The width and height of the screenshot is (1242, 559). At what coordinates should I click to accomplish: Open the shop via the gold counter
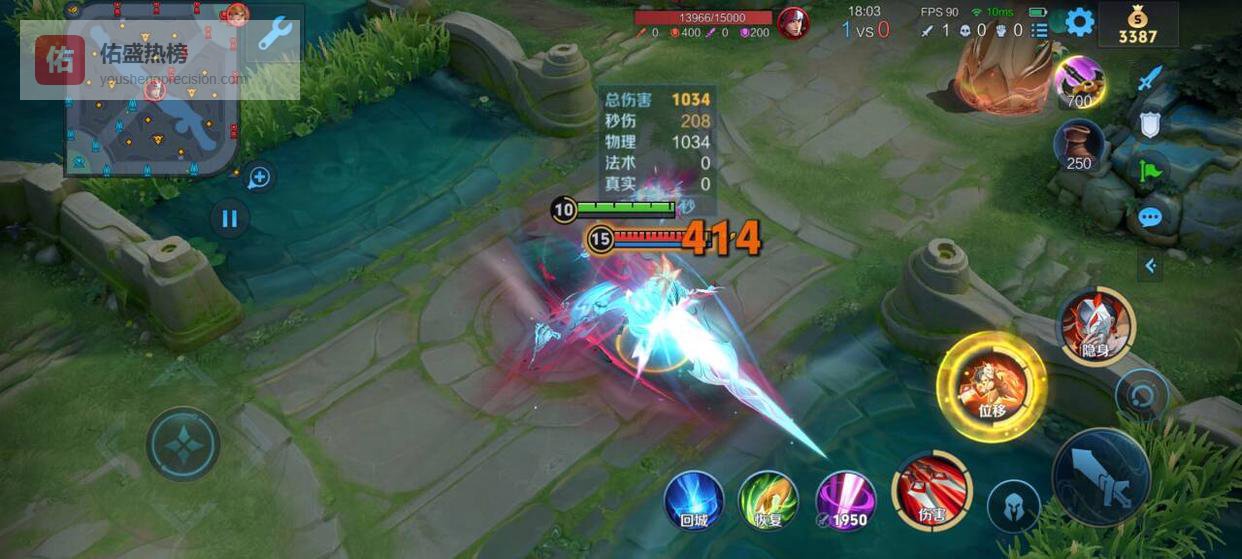(x=1137, y=26)
